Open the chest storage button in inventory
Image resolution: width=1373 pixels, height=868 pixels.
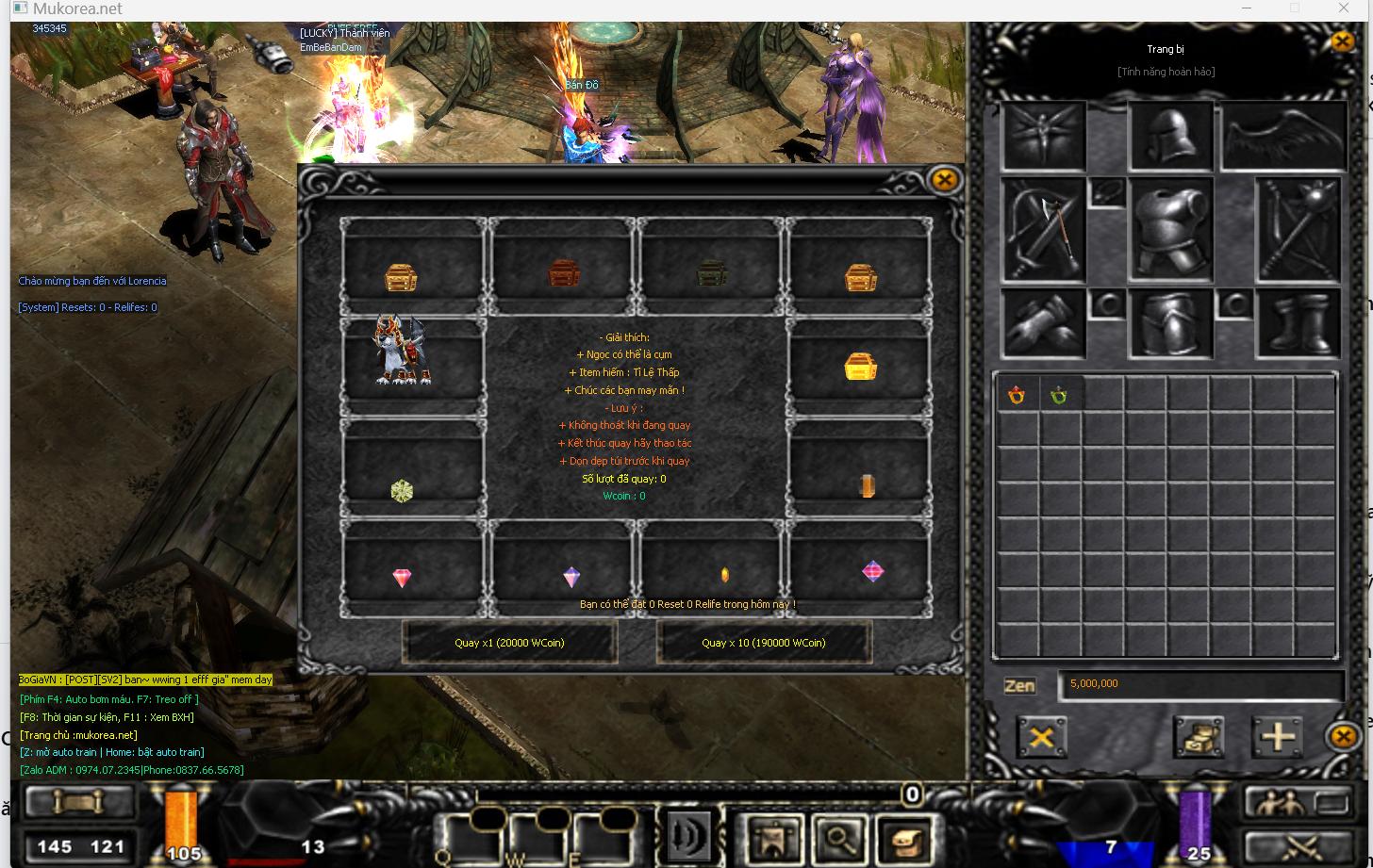[1198, 736]
